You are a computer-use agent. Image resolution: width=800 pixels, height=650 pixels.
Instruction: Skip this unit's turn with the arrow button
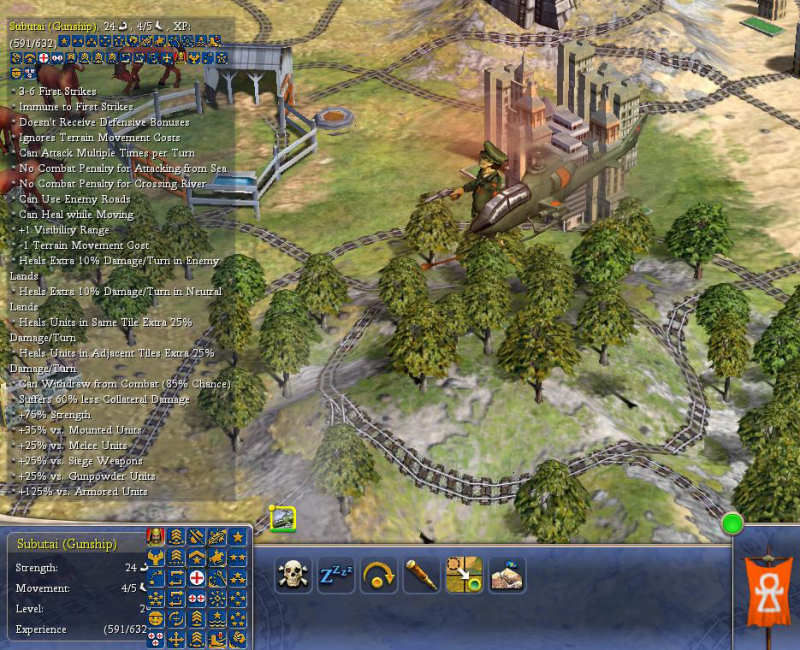click(379, 575)
